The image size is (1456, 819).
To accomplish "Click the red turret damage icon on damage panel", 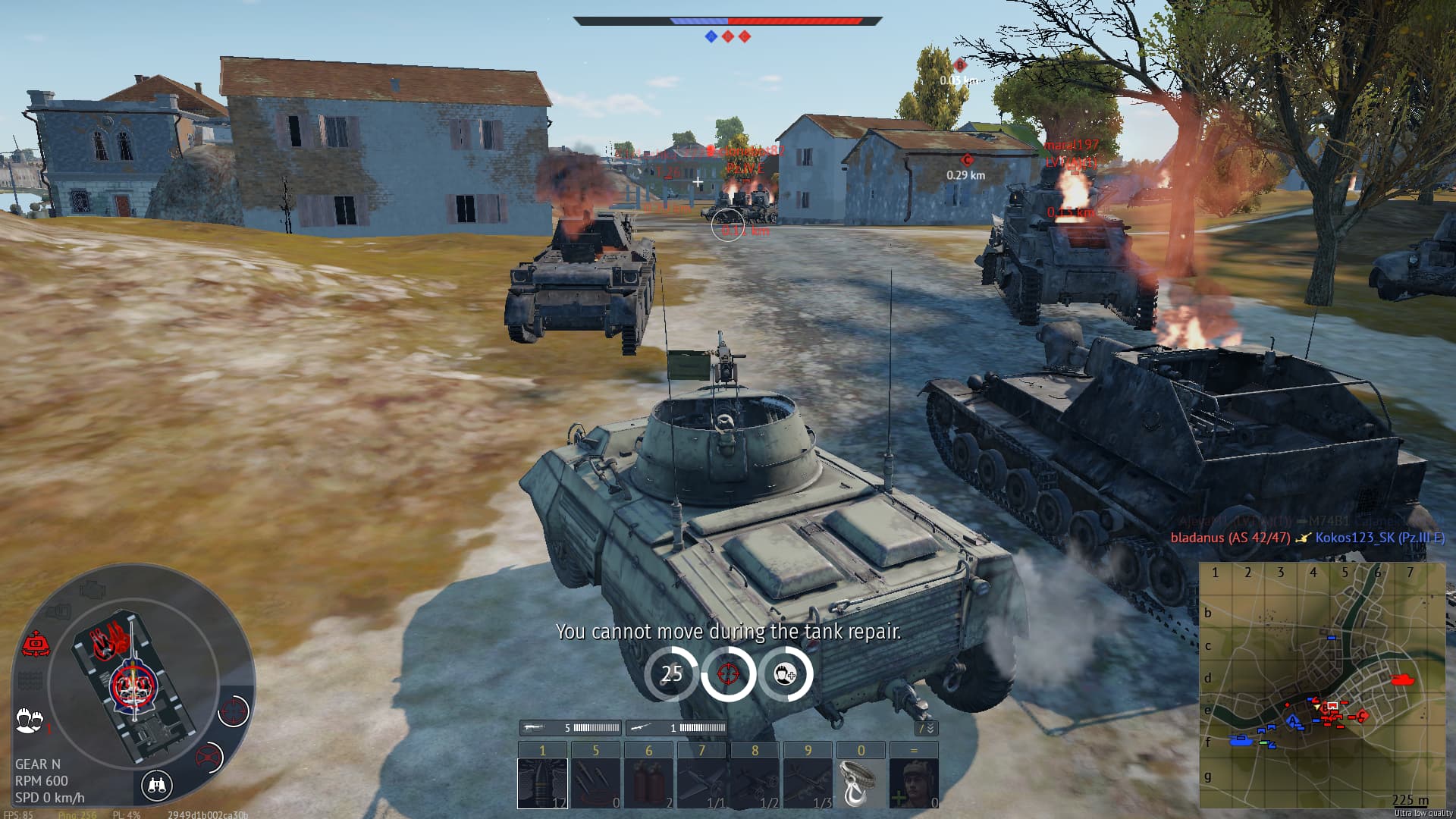I will (37, 642).
